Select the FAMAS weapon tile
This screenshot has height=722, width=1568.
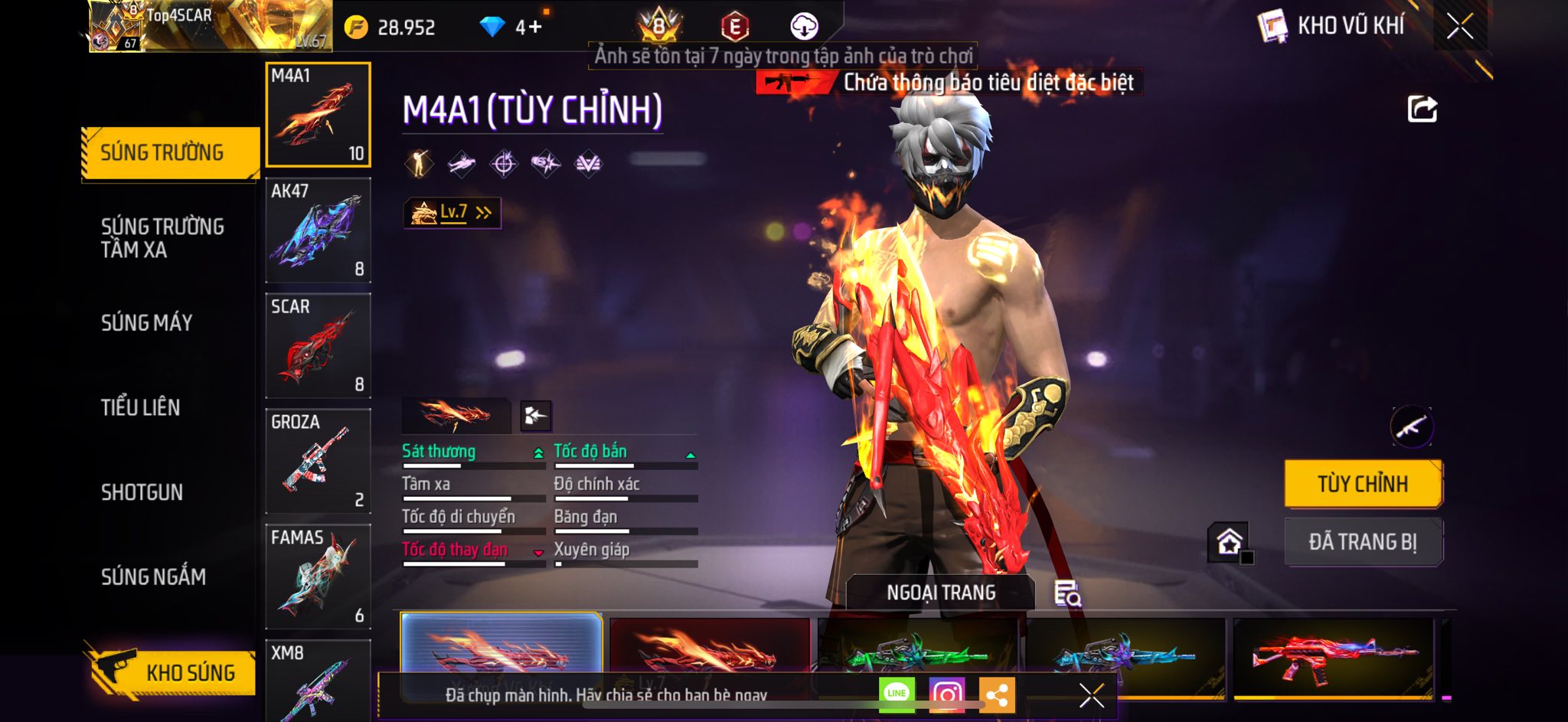[x=318, y=577]
